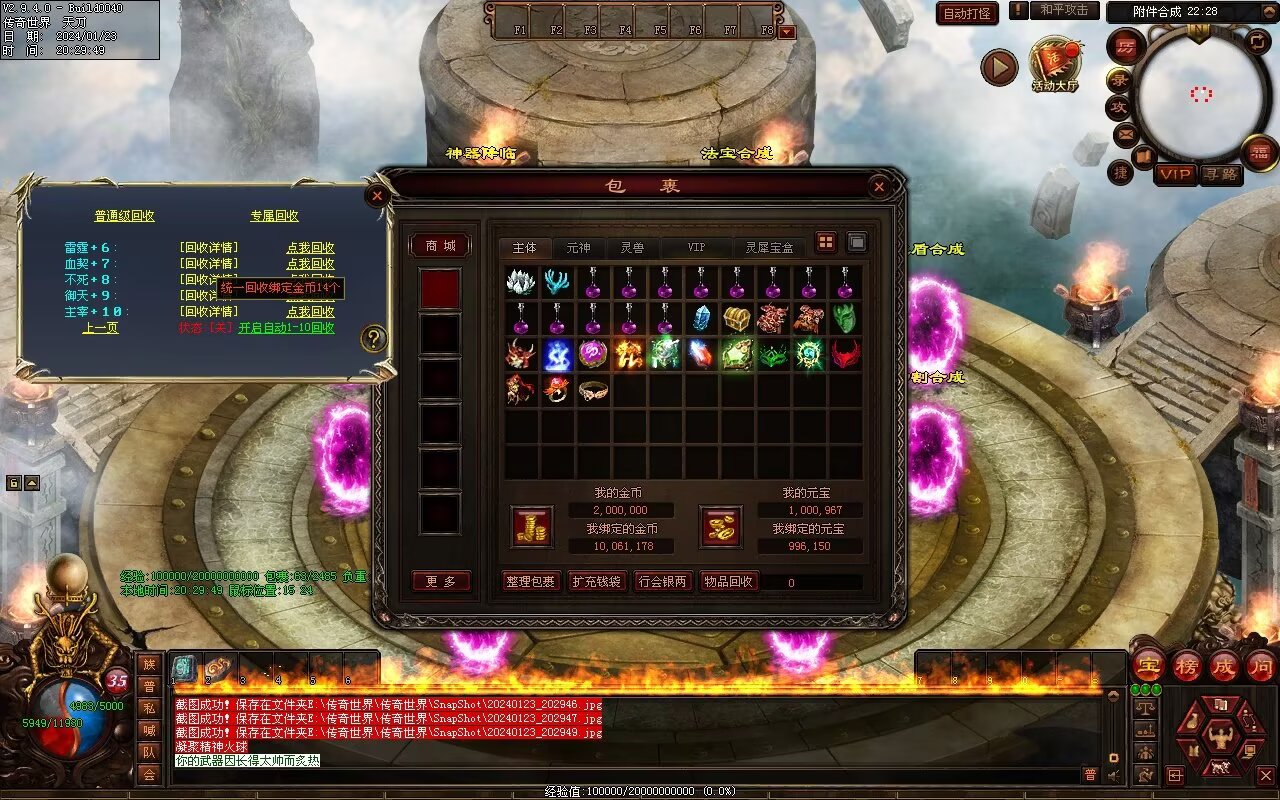Open the 商城 shop
Screen dimensions: 1280x800
440,246
